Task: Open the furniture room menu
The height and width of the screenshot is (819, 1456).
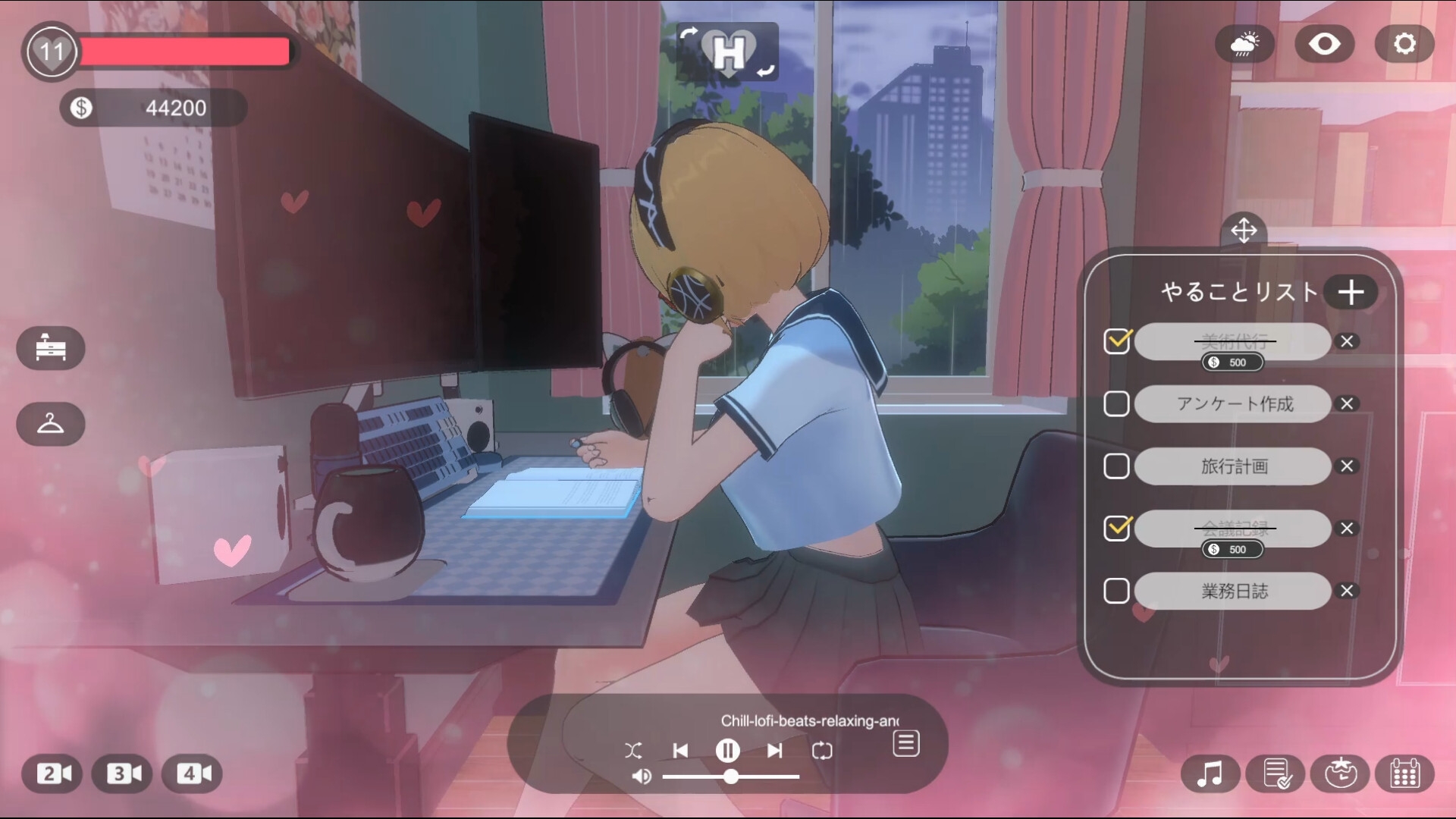Action: pyautogui.click(x=51, y=348)
